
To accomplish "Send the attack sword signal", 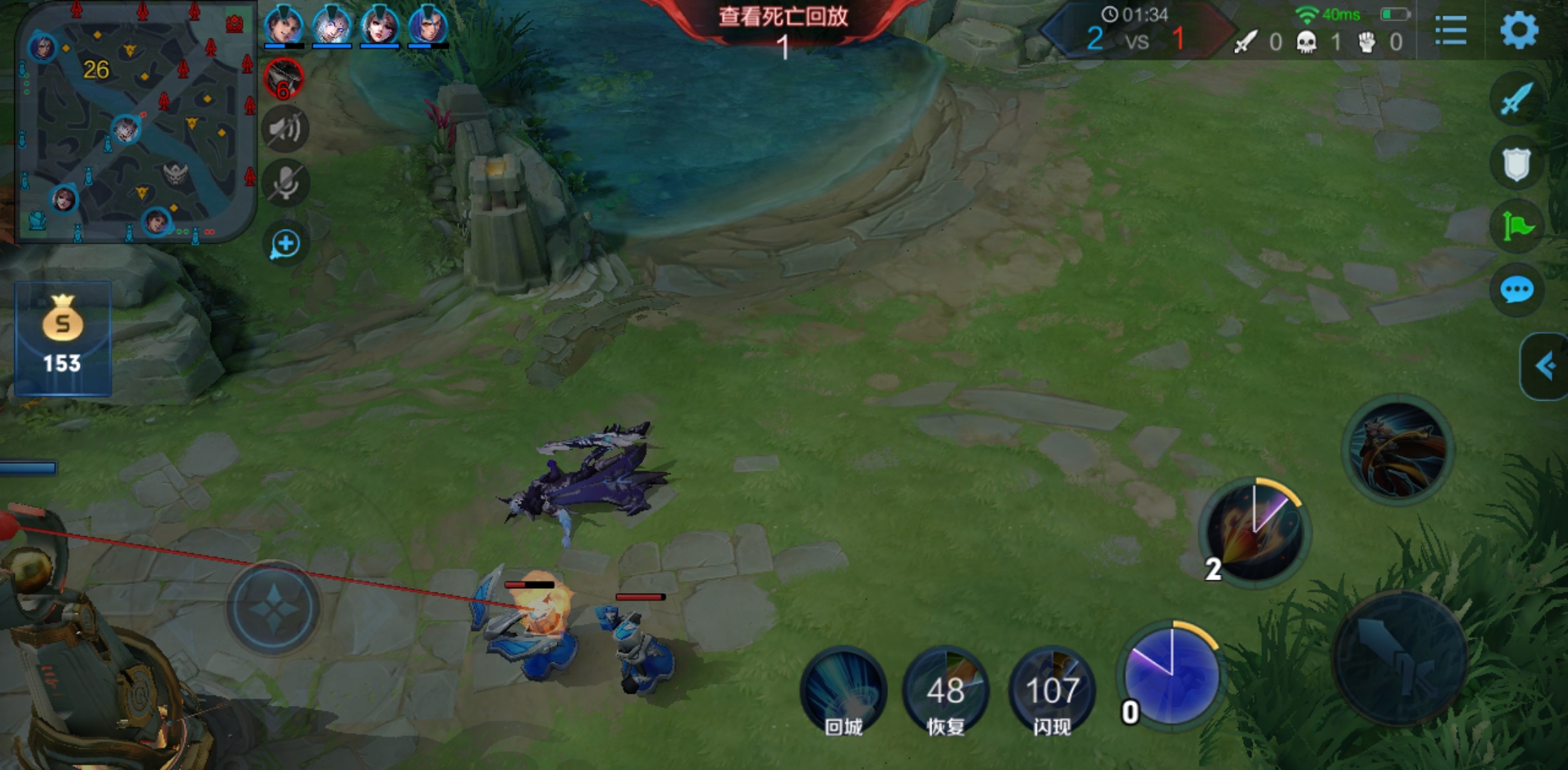I will (x=1516, y=98).
